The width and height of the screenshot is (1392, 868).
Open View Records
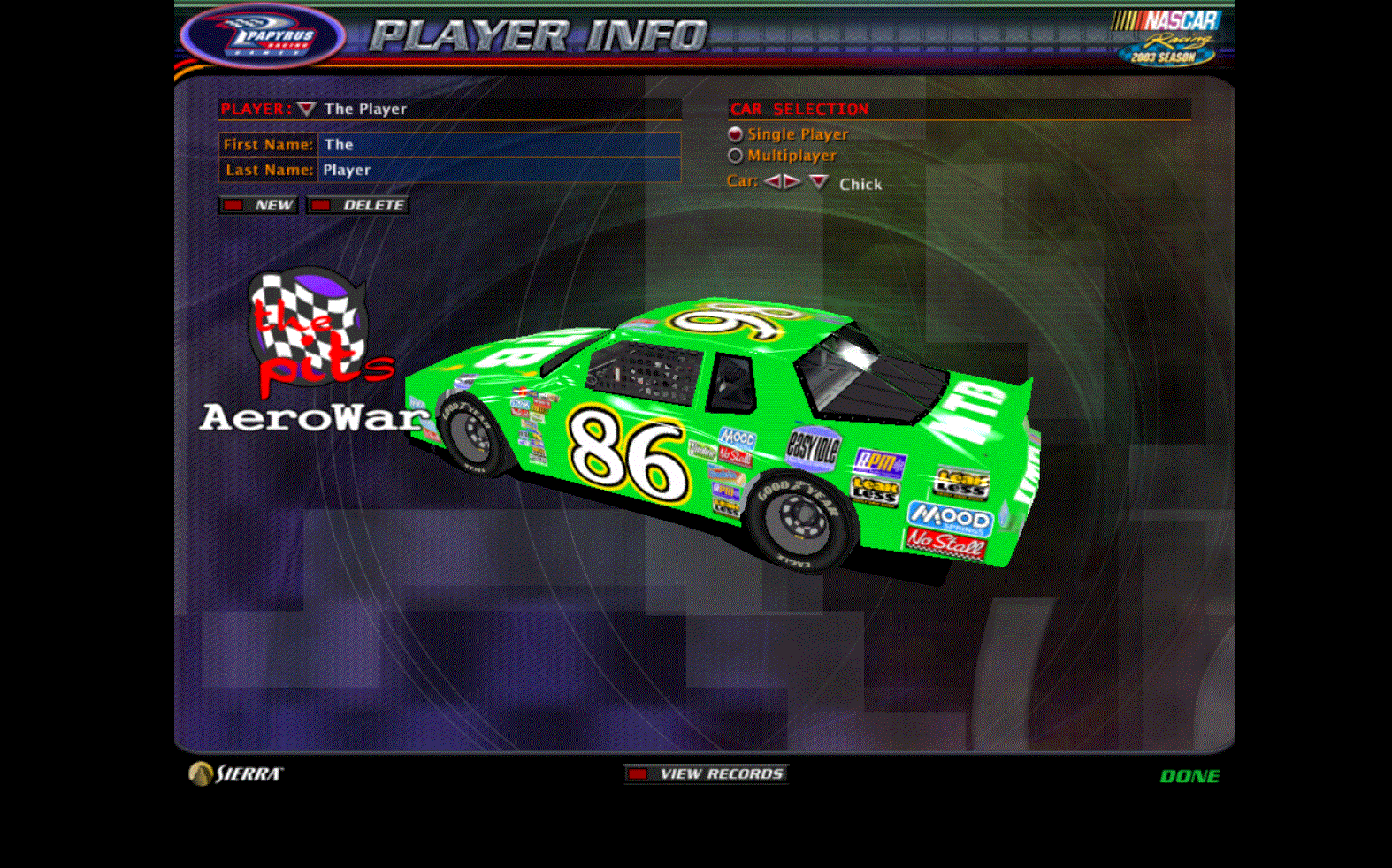click(x=706, y=774)
